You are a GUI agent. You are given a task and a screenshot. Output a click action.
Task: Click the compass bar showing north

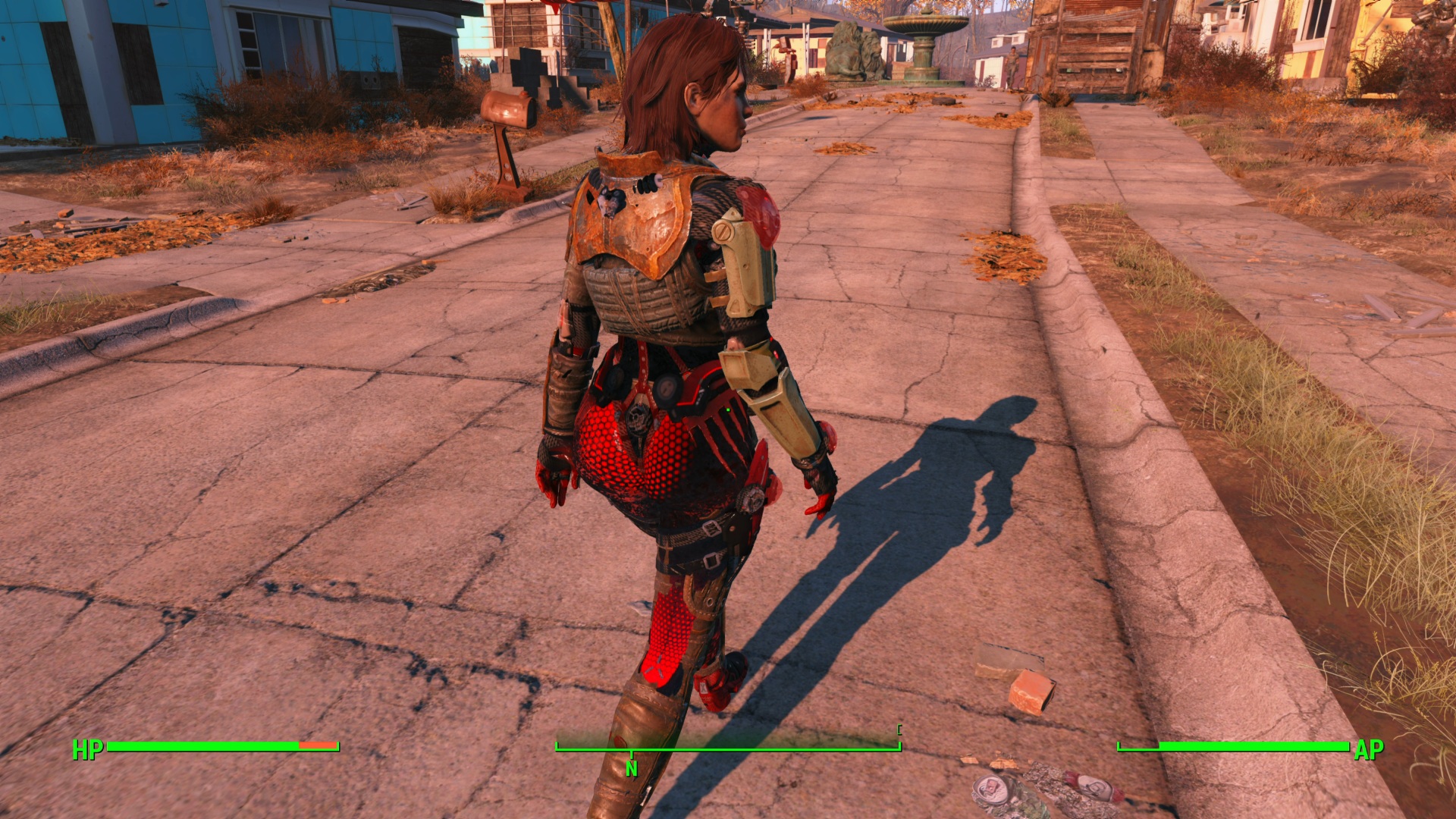(728, 749)
